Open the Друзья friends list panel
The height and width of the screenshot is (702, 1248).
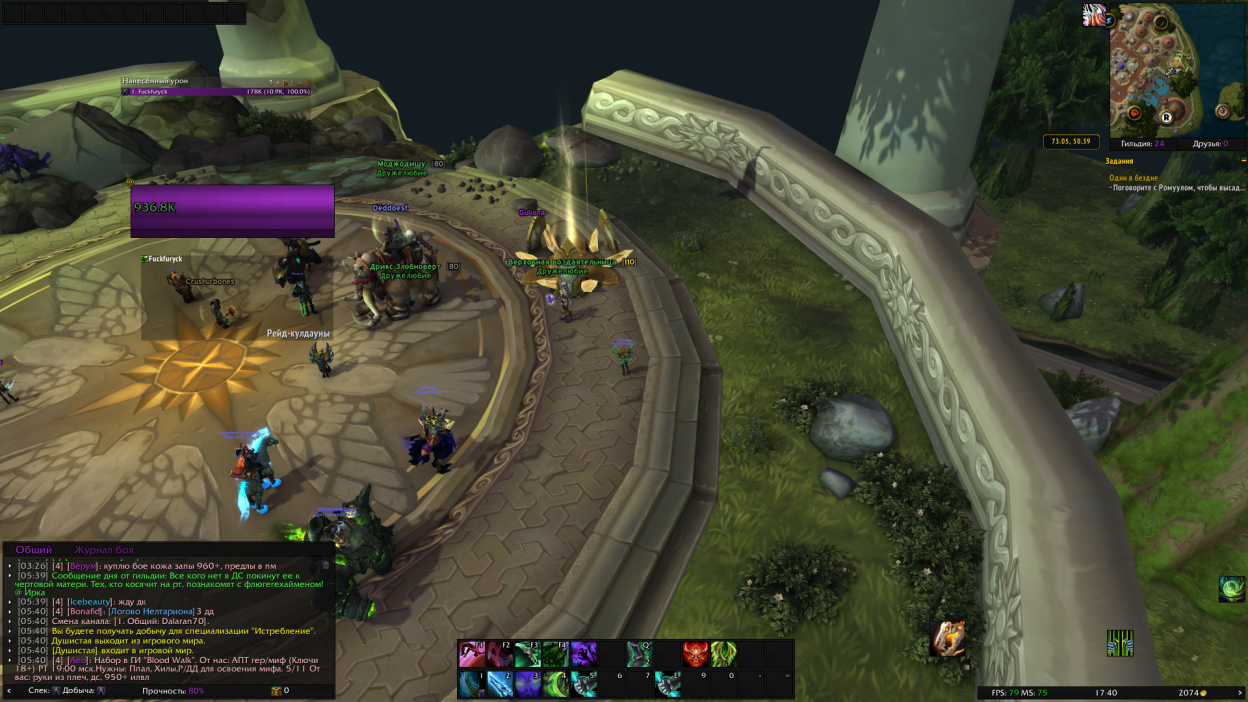pos(1209,144)
